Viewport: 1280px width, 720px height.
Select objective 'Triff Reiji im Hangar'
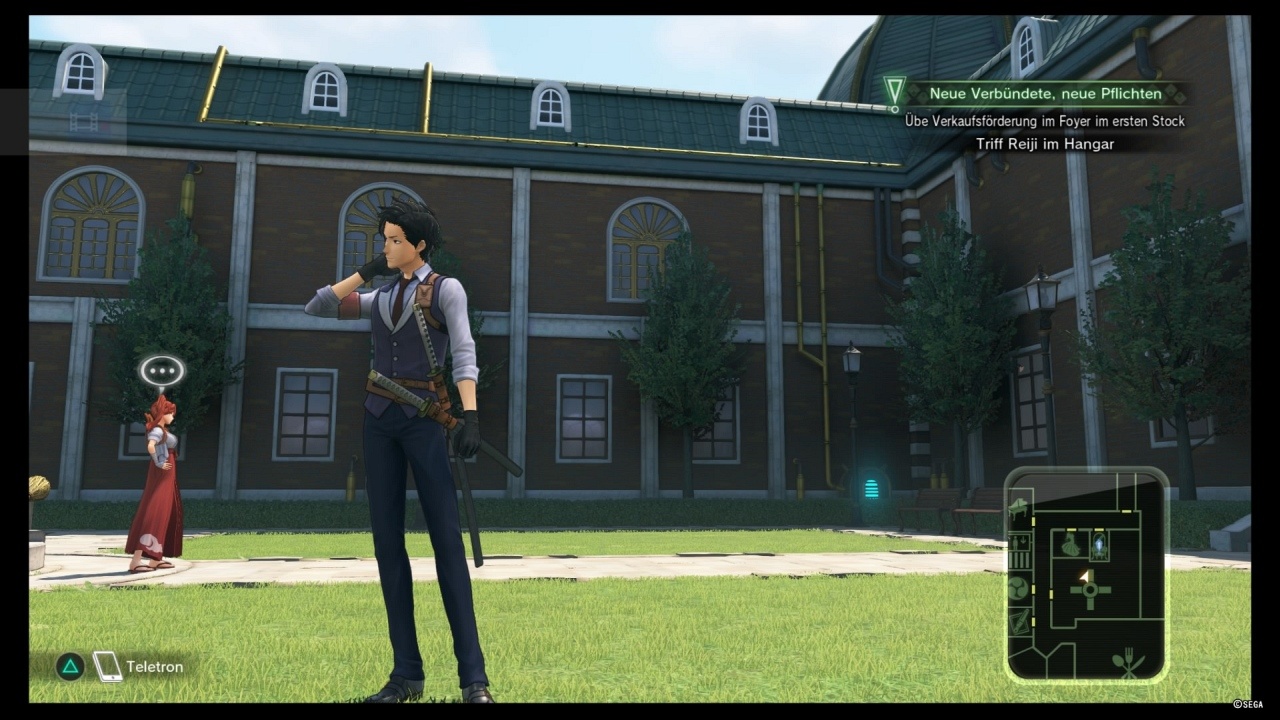click(1045, 144)
